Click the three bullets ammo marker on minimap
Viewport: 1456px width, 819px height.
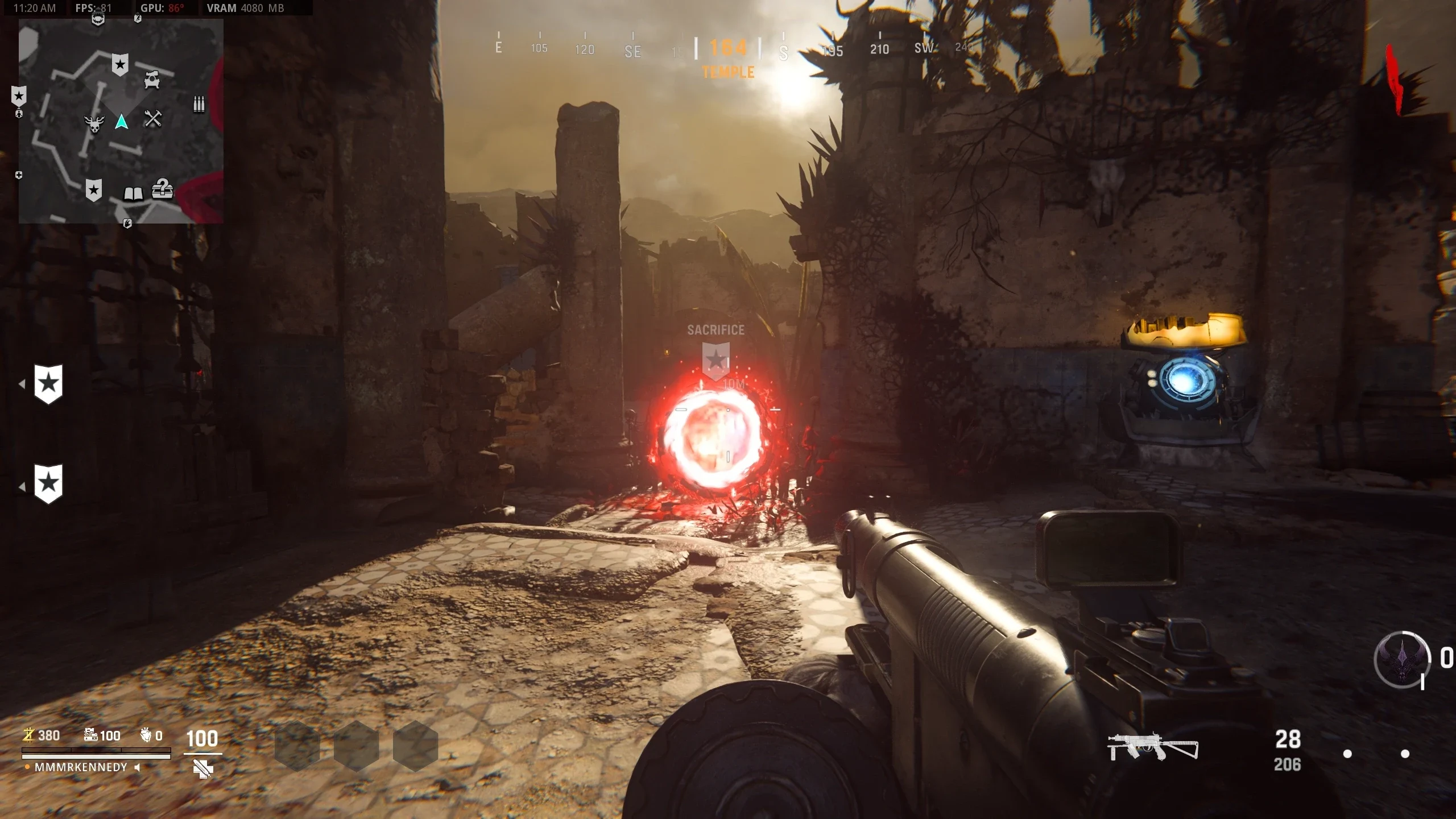198,104
